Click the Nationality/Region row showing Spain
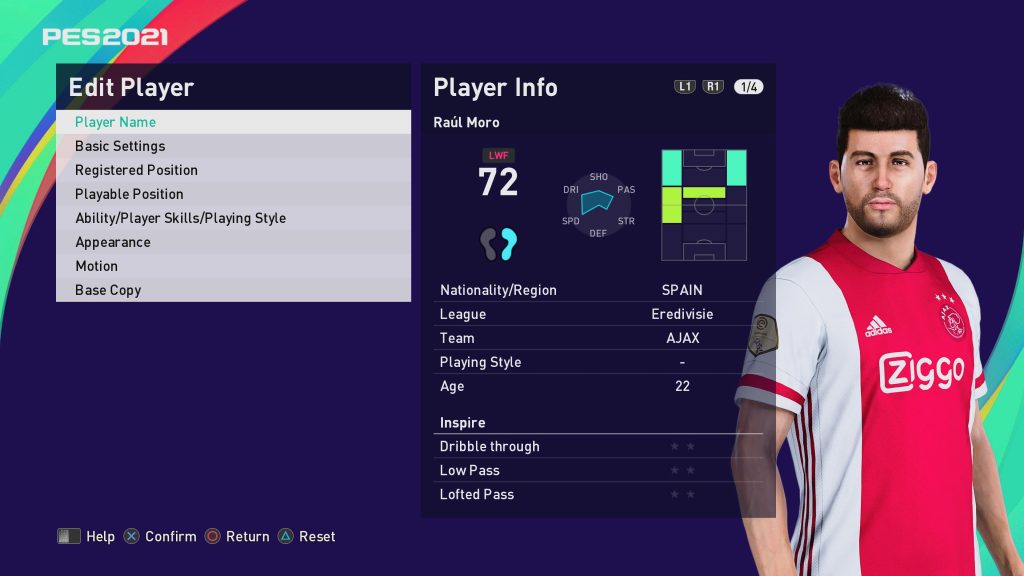Viewport: 1024px width, 576px height. point(598,290)
